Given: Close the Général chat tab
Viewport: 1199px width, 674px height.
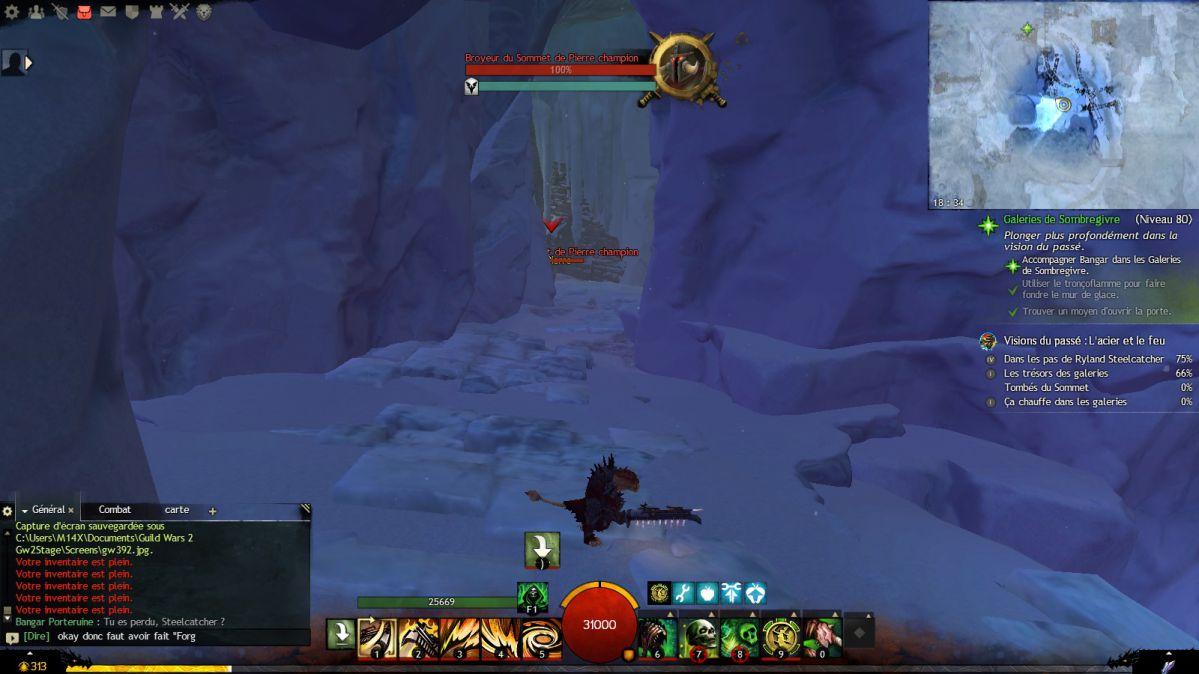Looking at the screenshot, I should pos(71,510).
